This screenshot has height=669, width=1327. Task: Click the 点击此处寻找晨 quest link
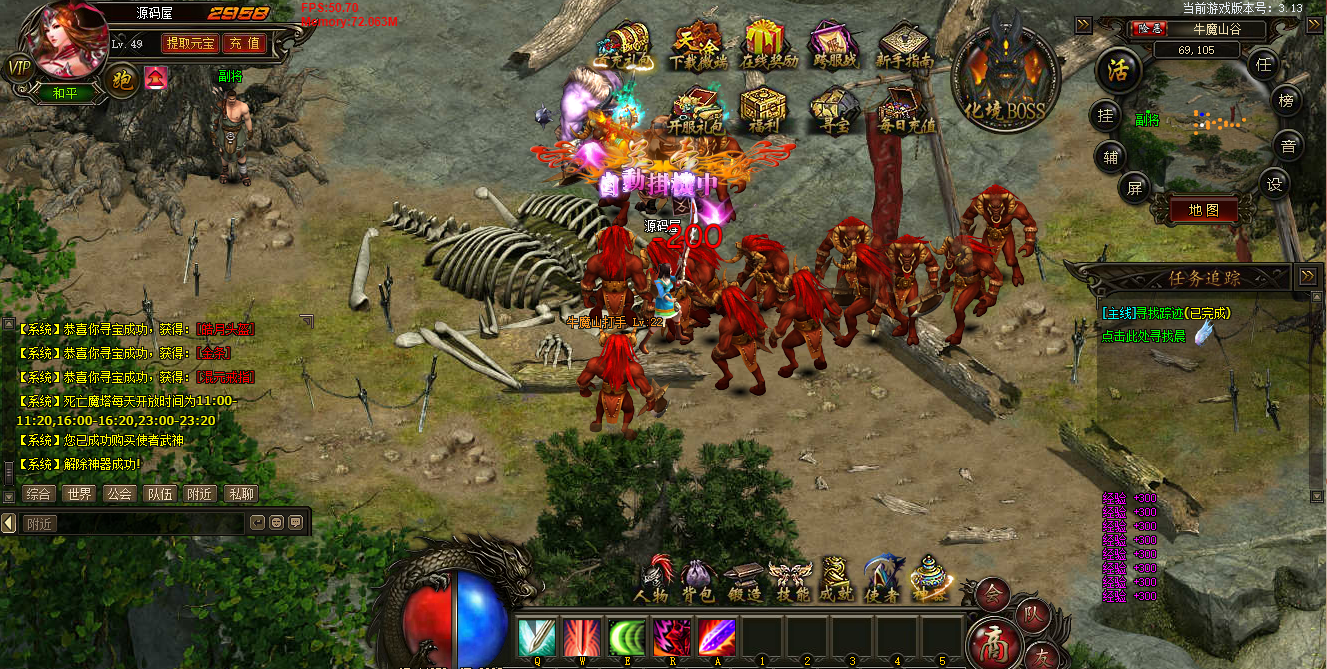[1144, 336]
